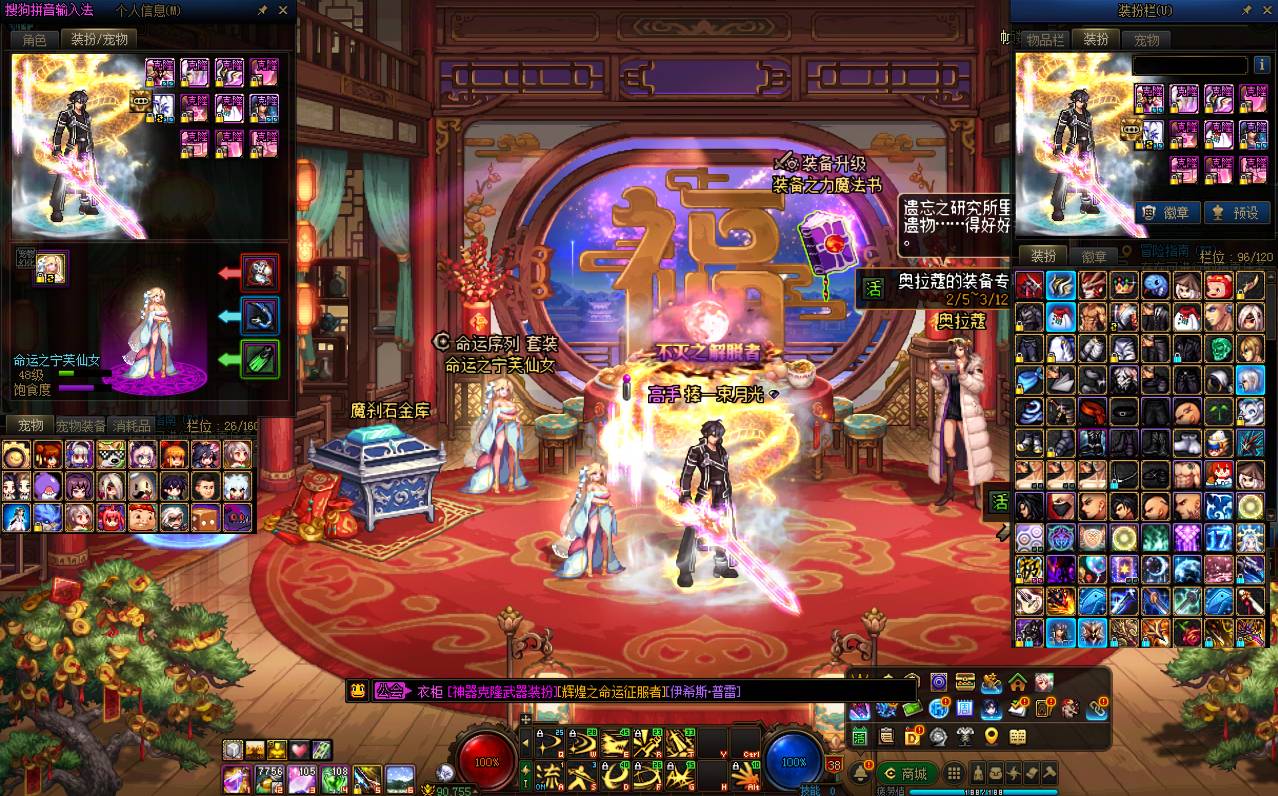This screenshot has width=1278, height=796.
Task: Close the 装扮栏 inventory window
Action: tap(1266, 11)
